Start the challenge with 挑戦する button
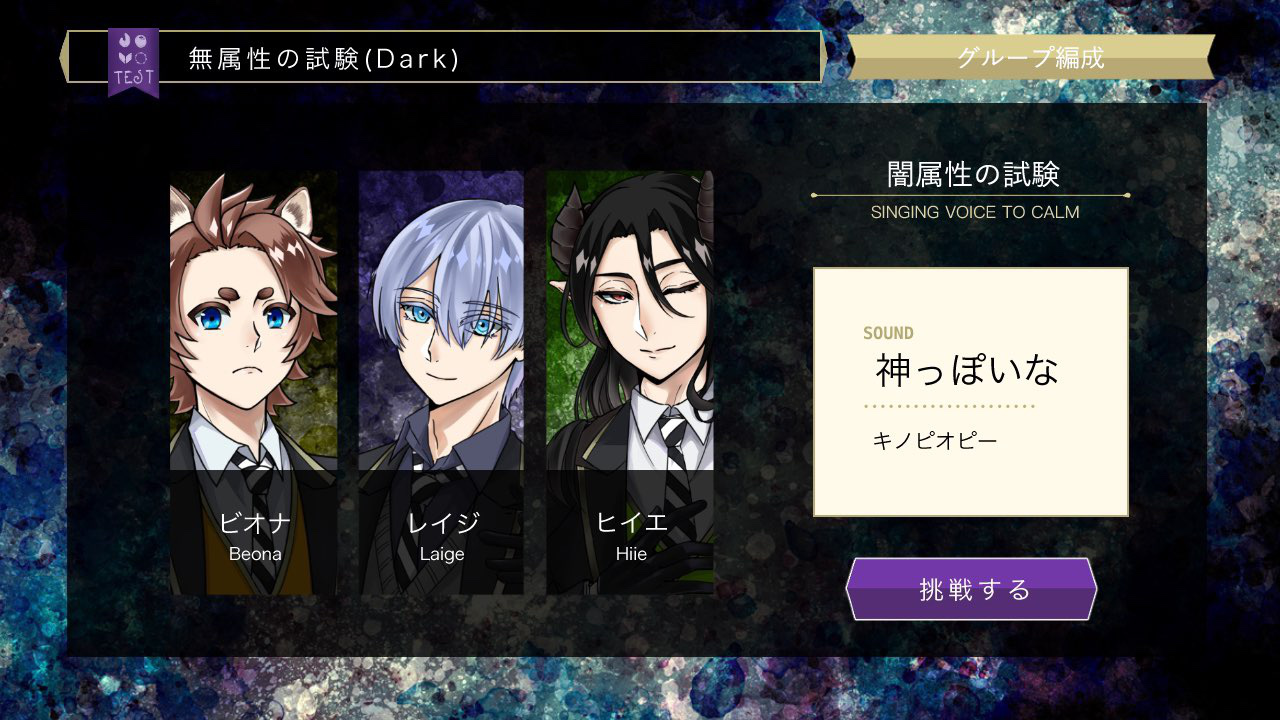This screenshot has width=1280, height=720. coord(971,589)
